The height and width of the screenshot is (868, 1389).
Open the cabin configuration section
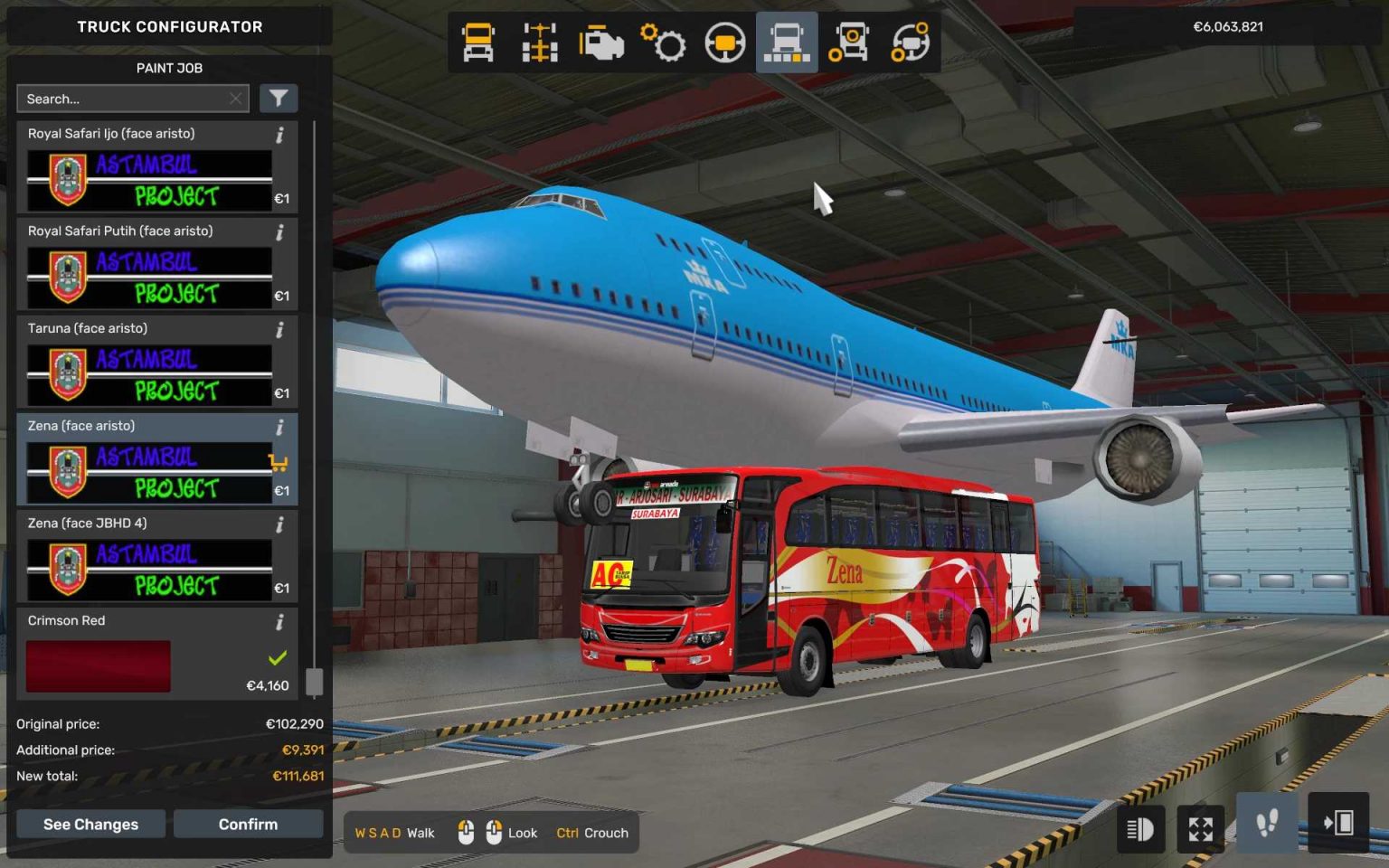pos(477,42)
